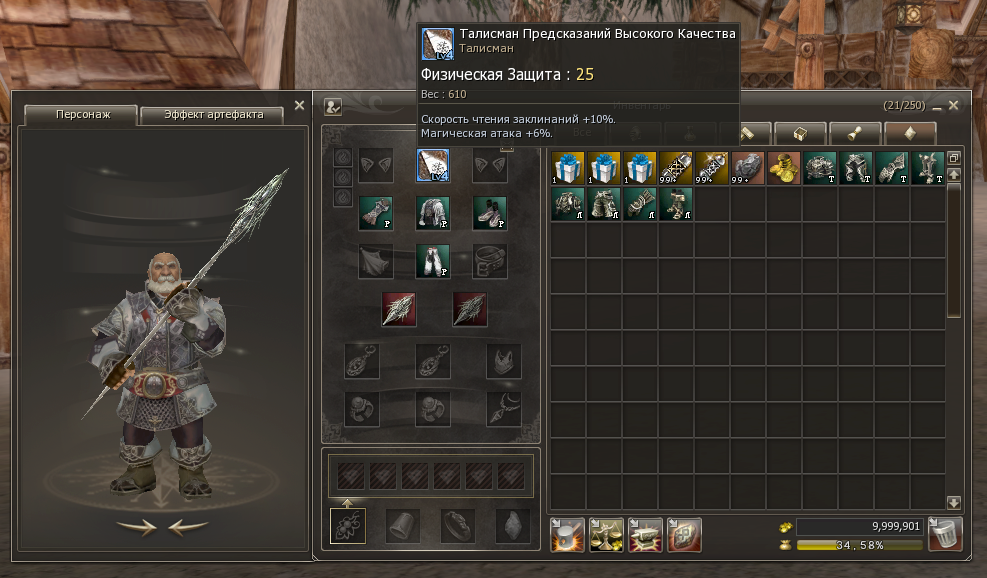Open the Эффект артефакта tab
Viewport: 987px width, 578px height.
(211, 115)
